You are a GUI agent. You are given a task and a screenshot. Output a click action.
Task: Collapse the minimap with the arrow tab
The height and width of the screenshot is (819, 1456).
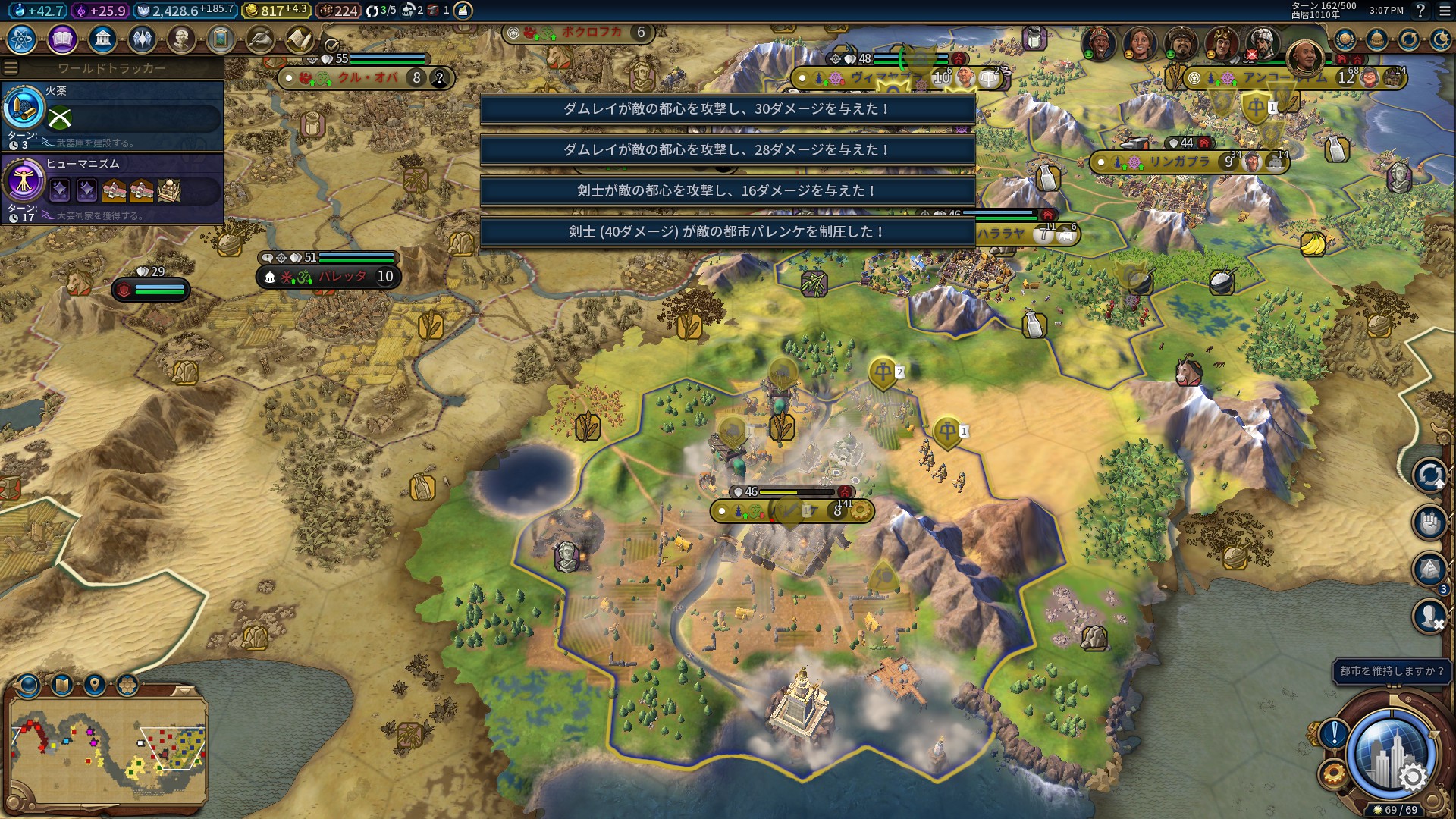point(184,691)
